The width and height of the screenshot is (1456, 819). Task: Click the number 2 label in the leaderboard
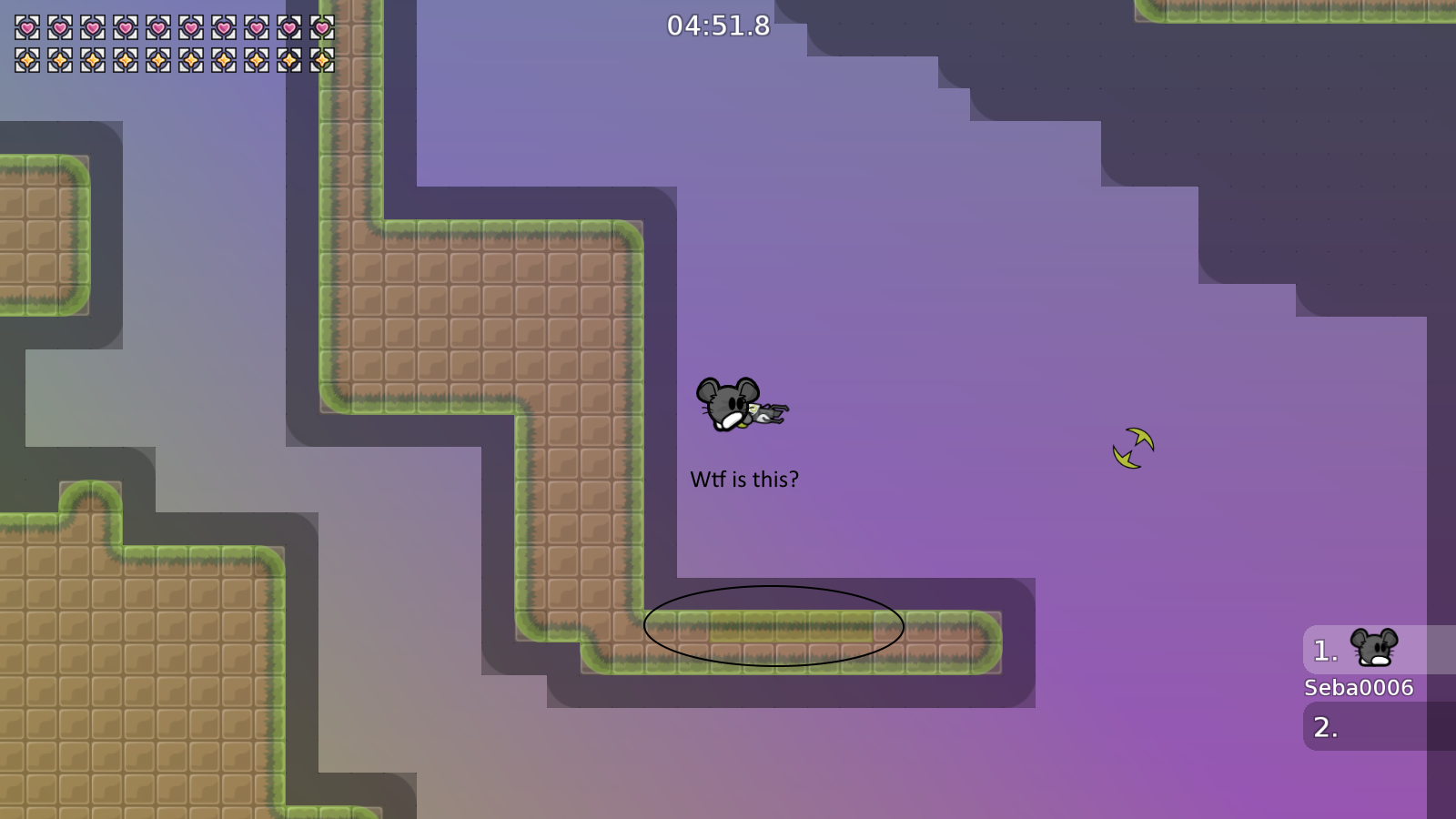pyautogui.click(x=1324, y=727)
